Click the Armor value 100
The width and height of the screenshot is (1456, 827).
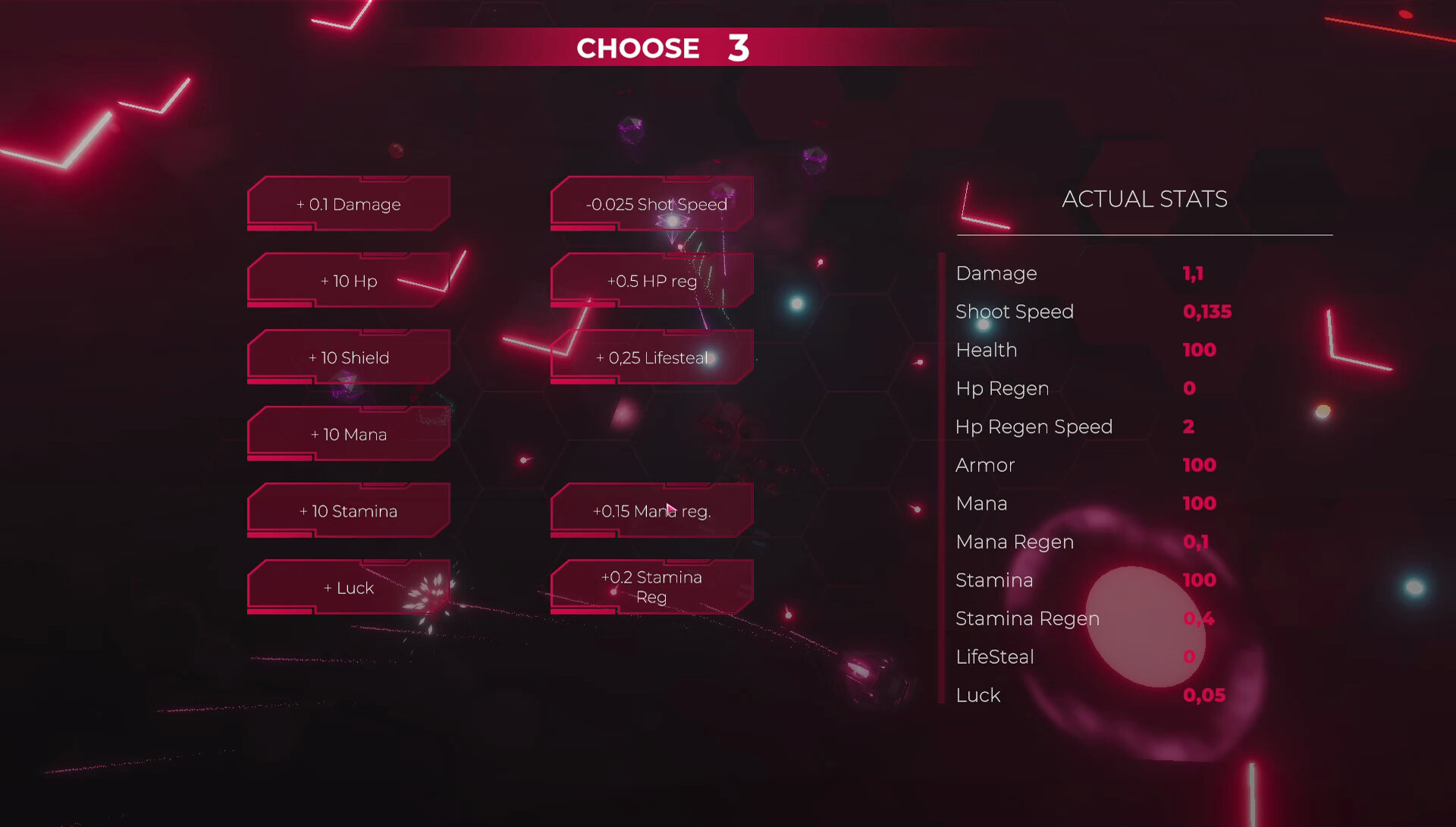[1199, 465]
